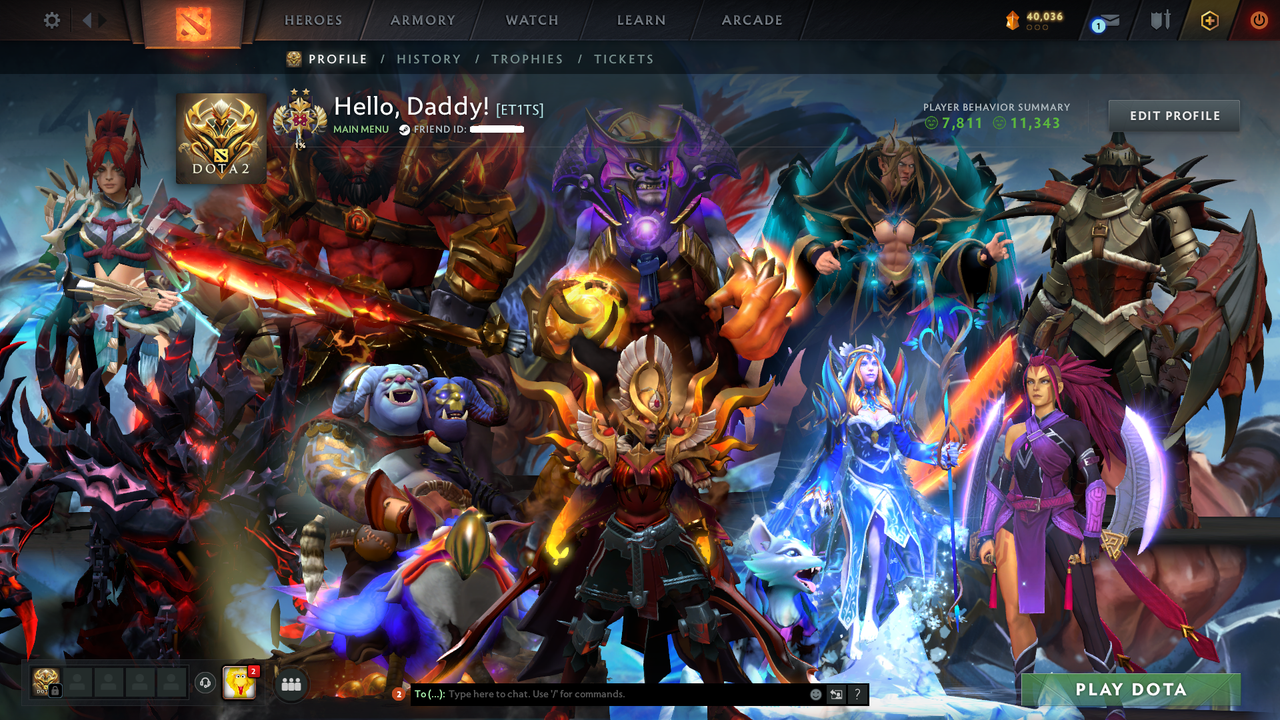Click the gold plus hexagon icon

coord(1209,20)
